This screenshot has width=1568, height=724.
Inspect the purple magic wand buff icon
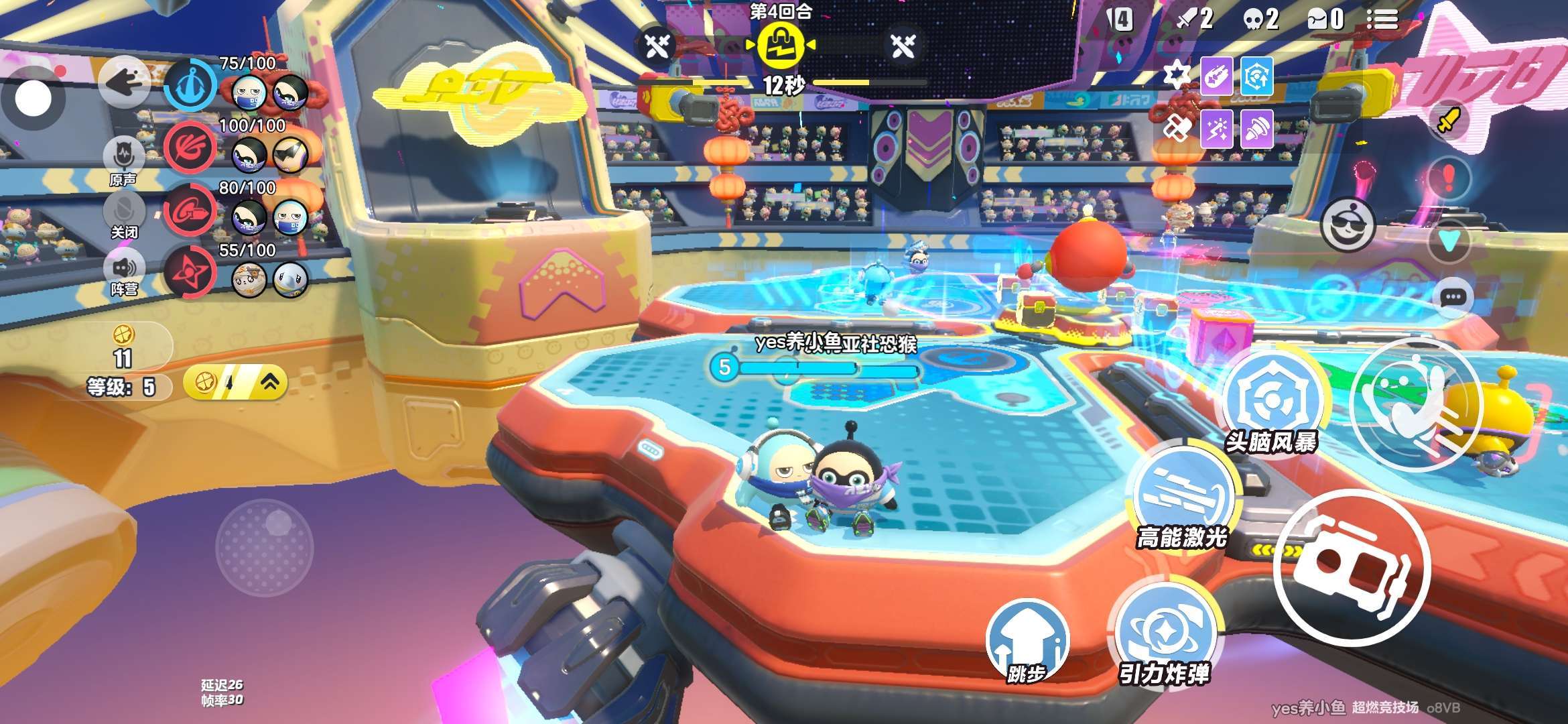click(1216, 128)
